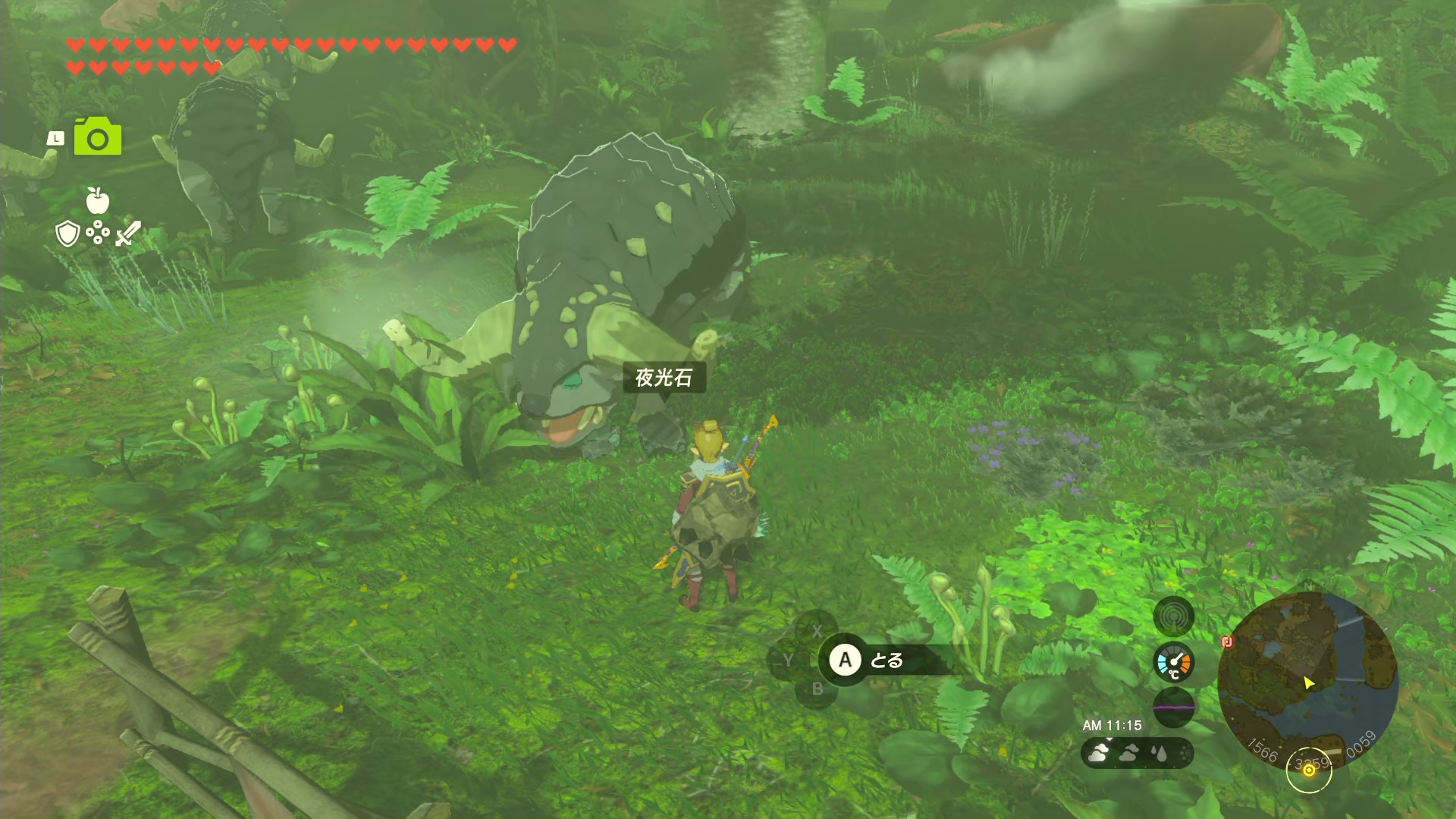The height and width of the screenshot is (819, 1456).
Task: Choose the shield quick-select icon
Action: coord(68,234)
